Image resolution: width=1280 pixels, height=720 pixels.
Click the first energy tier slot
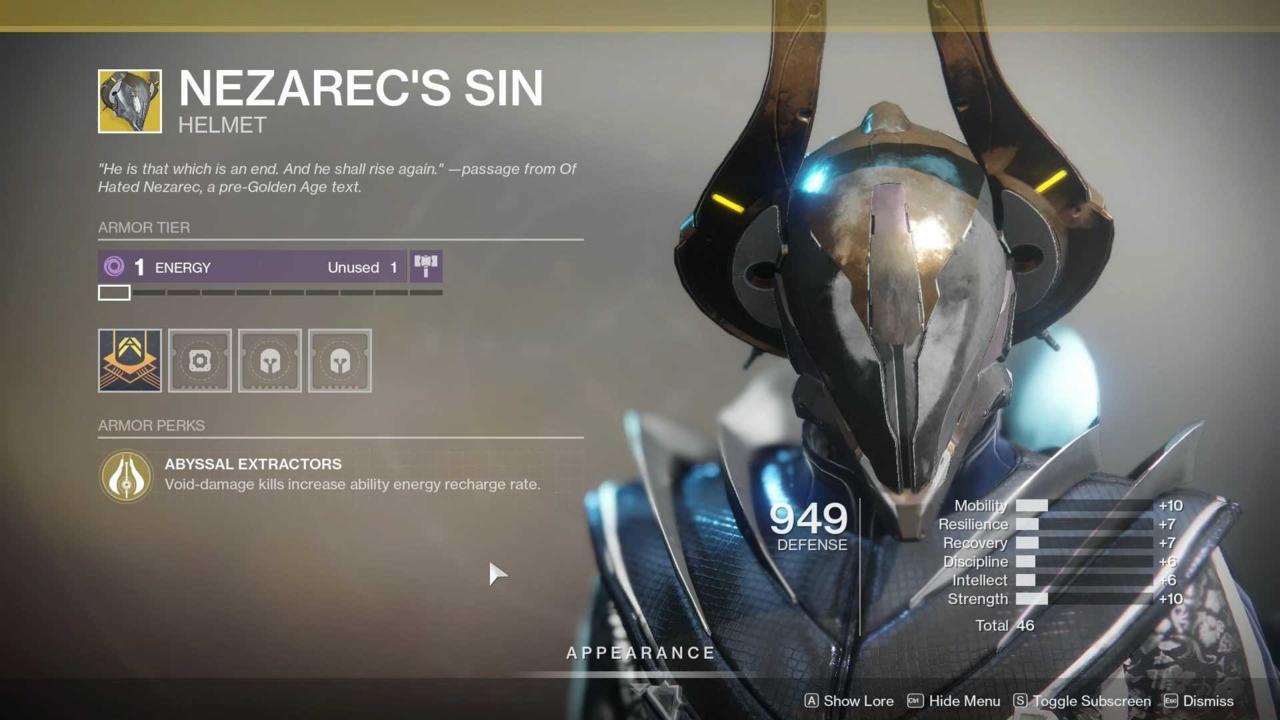pyautogui.click(x=113, y=292)
